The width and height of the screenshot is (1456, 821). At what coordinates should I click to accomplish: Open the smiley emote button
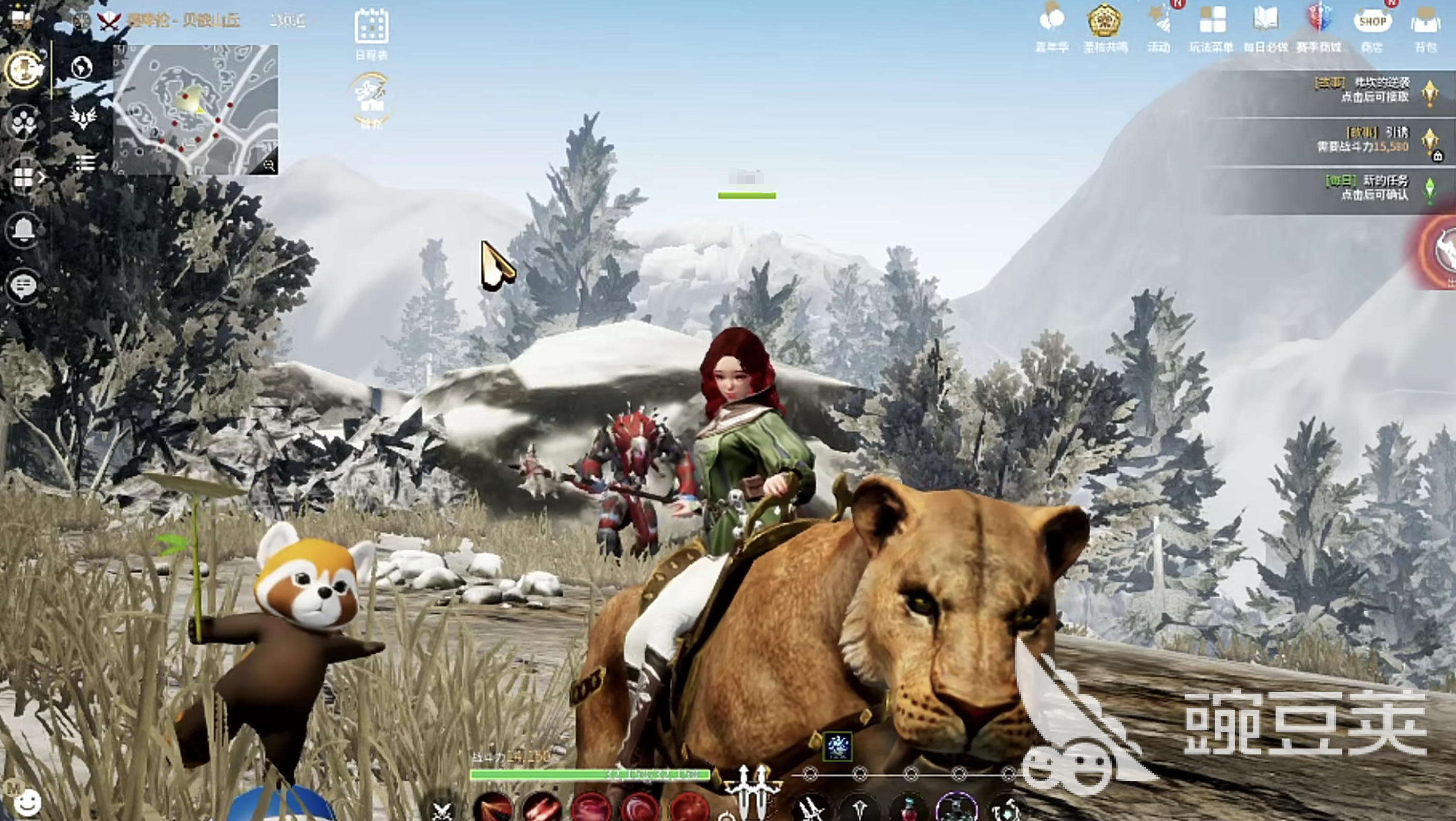tap(27, 801)
